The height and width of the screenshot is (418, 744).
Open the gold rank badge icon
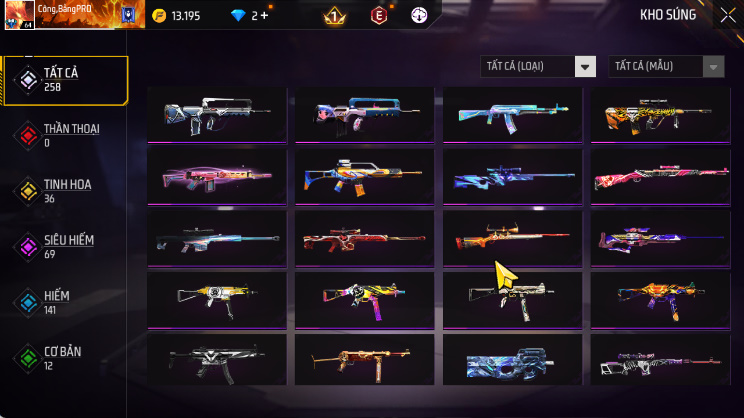[335, 16]
